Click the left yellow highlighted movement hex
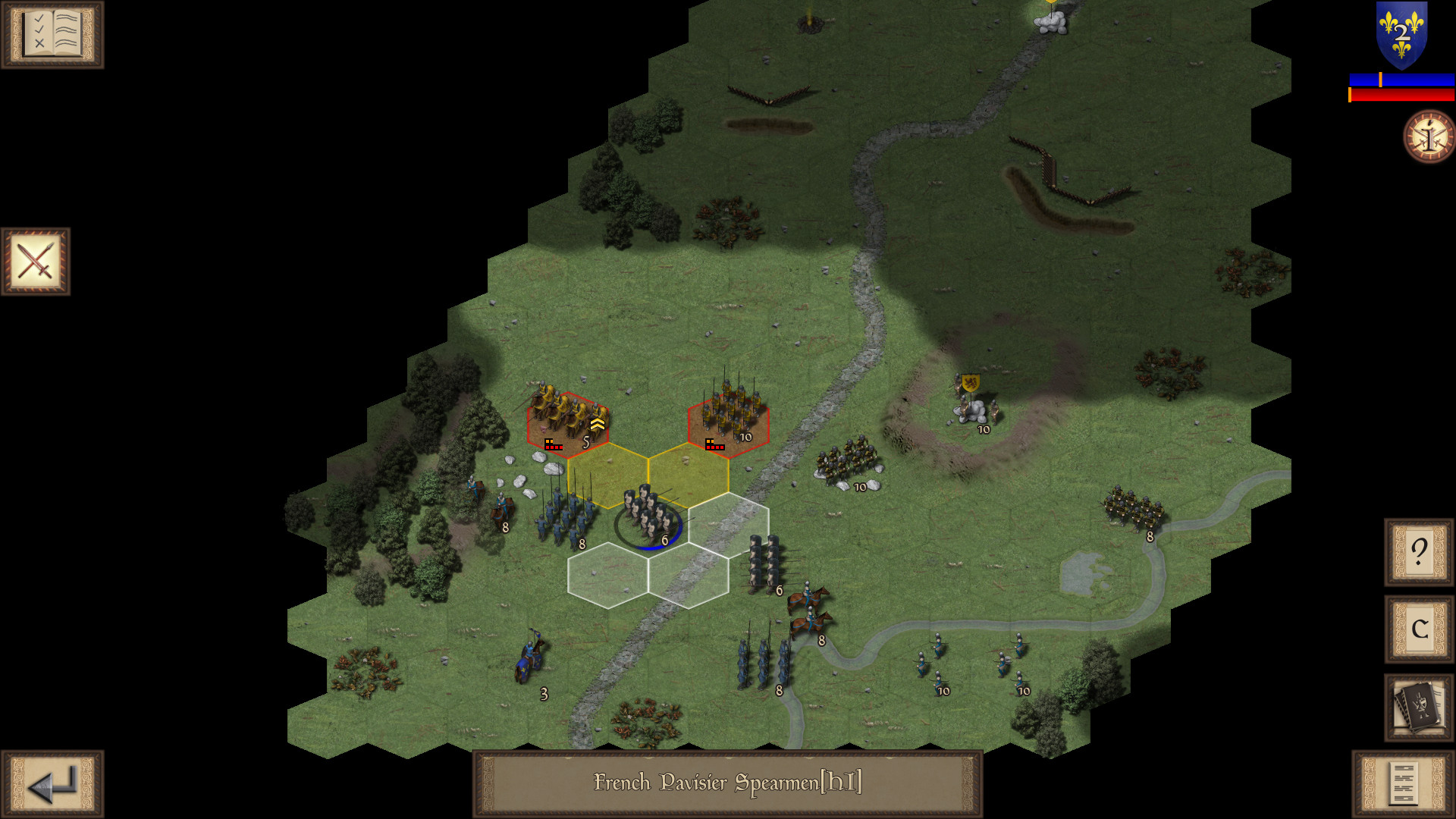The width and height of the screenshot is (1456, 819). 607,474
